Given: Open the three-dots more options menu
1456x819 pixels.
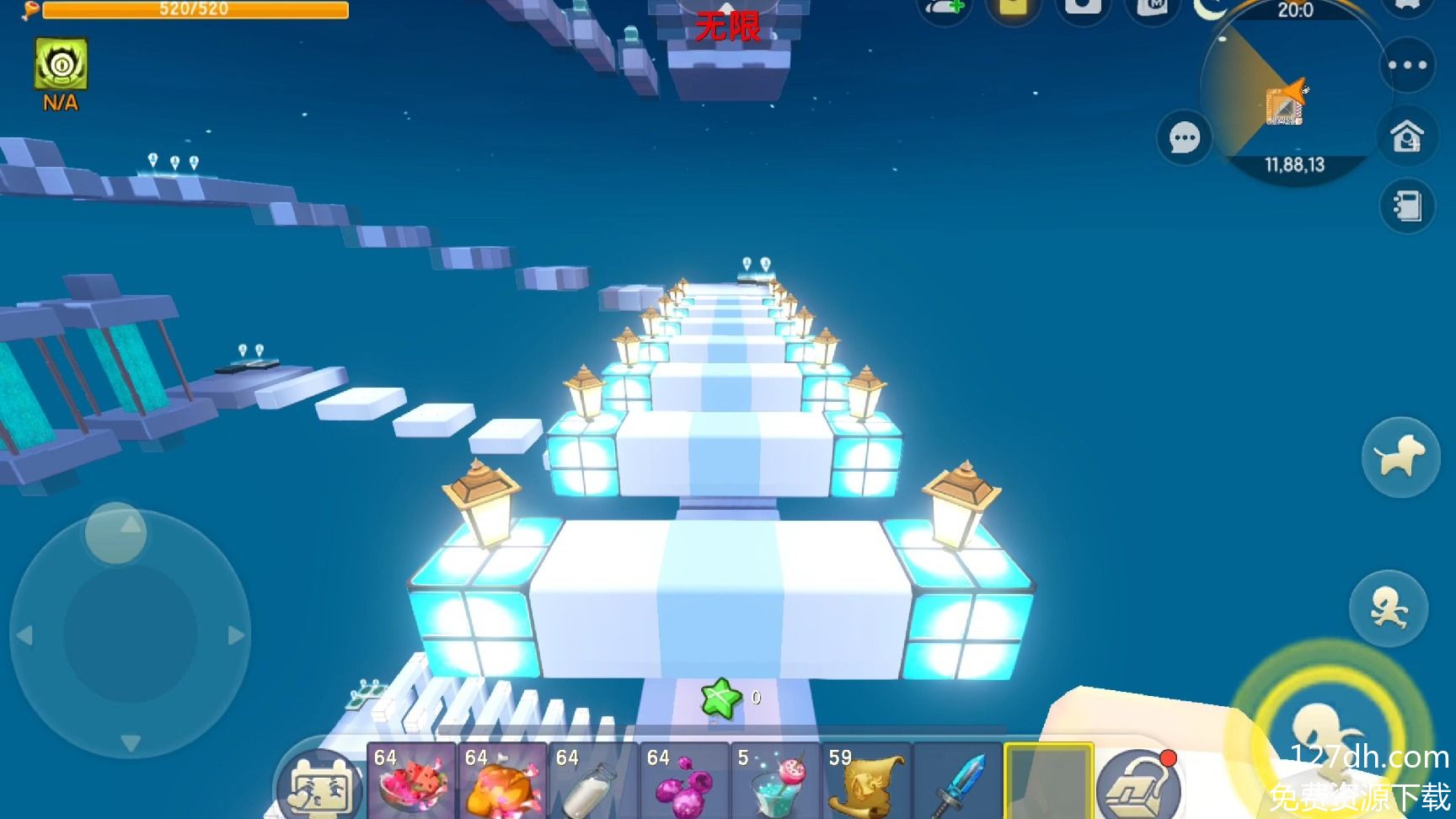Looking at the screenshot, I should [x=1407, y=65].
